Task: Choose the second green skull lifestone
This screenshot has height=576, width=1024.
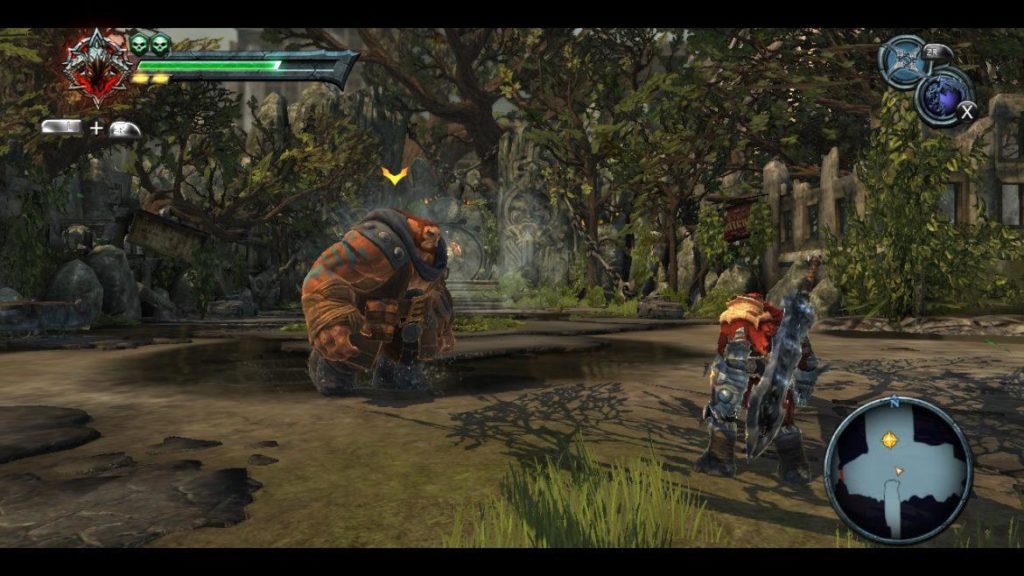Action: tap(160, 44)
